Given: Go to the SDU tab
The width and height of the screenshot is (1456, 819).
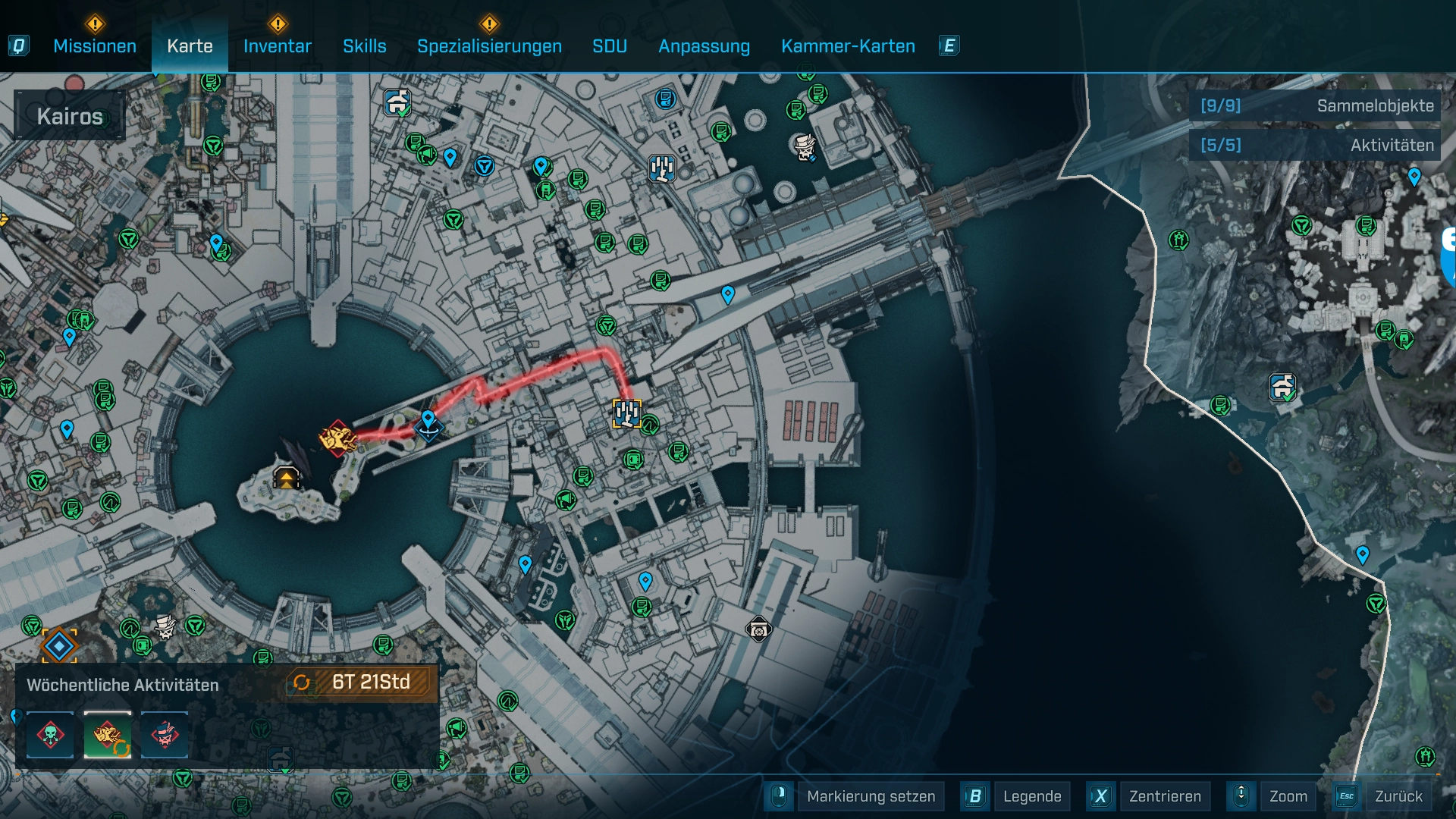Looking at the screenshot, I should pos(610,46).
